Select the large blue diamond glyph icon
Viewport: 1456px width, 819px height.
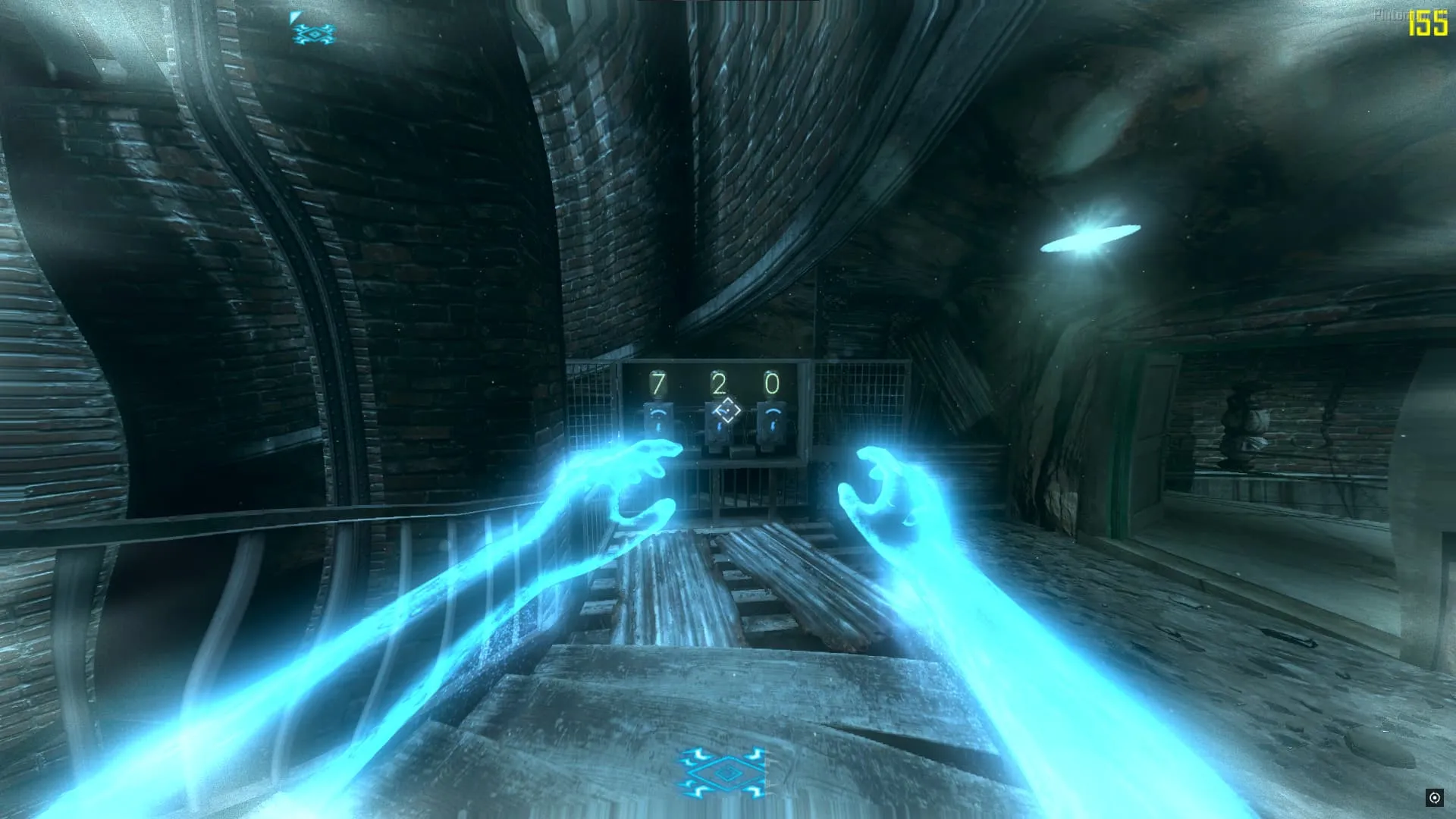point(723,773)
